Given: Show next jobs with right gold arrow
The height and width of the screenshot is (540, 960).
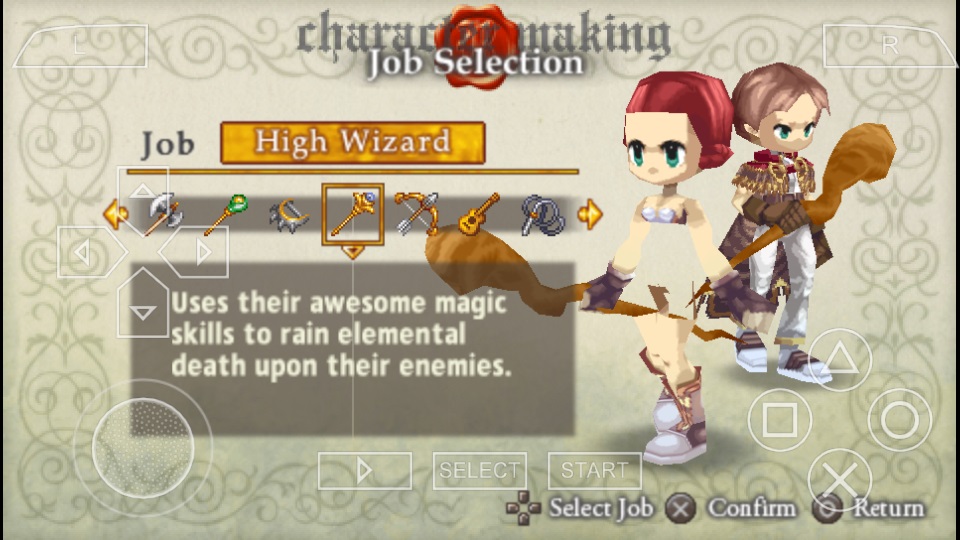Looking at the screenshot, I should click(590, 214).
